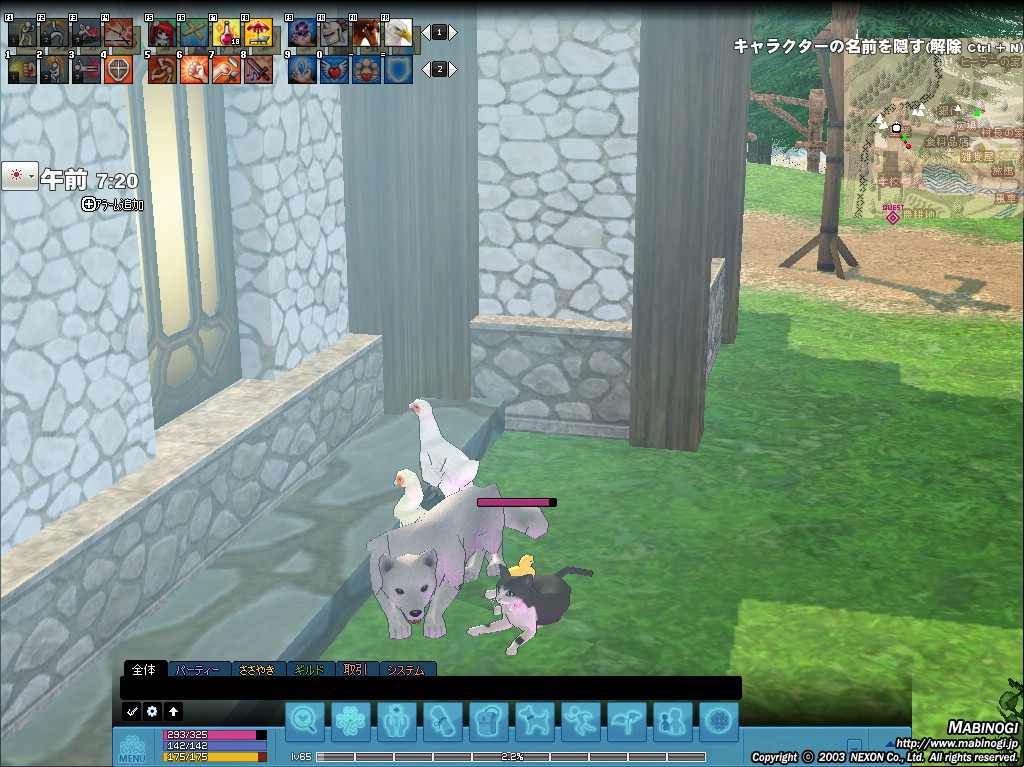Image resolution: width=1024 pixels, height=767 pixels.
Task: Open the pet dog menu button
Action: point(533,720)
